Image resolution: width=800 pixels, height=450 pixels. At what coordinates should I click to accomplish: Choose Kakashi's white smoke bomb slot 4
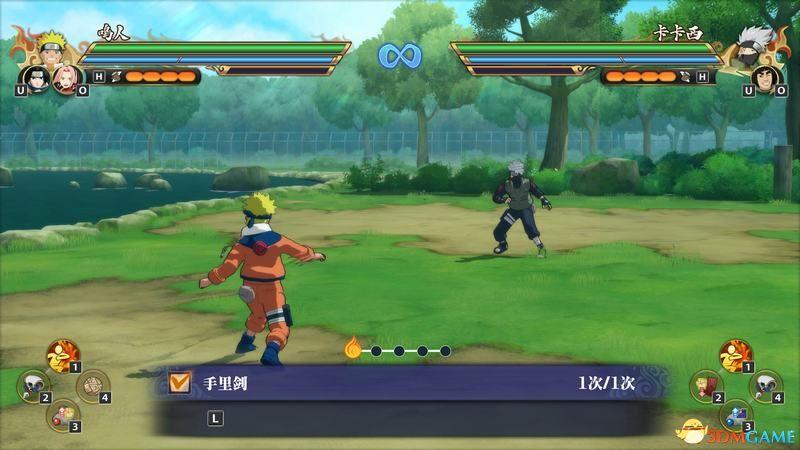[x=766, y=384]
